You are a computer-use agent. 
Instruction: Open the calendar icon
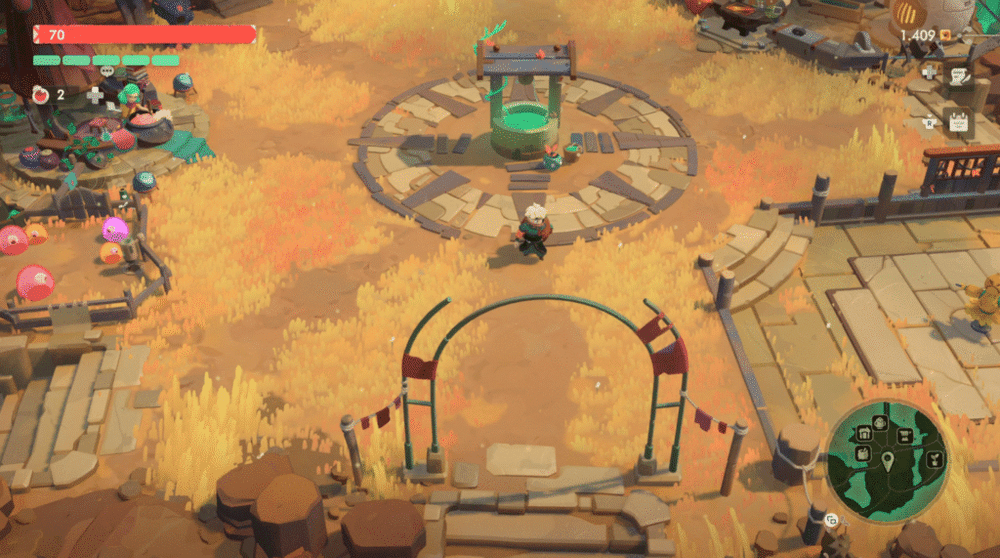click(957, 123)
